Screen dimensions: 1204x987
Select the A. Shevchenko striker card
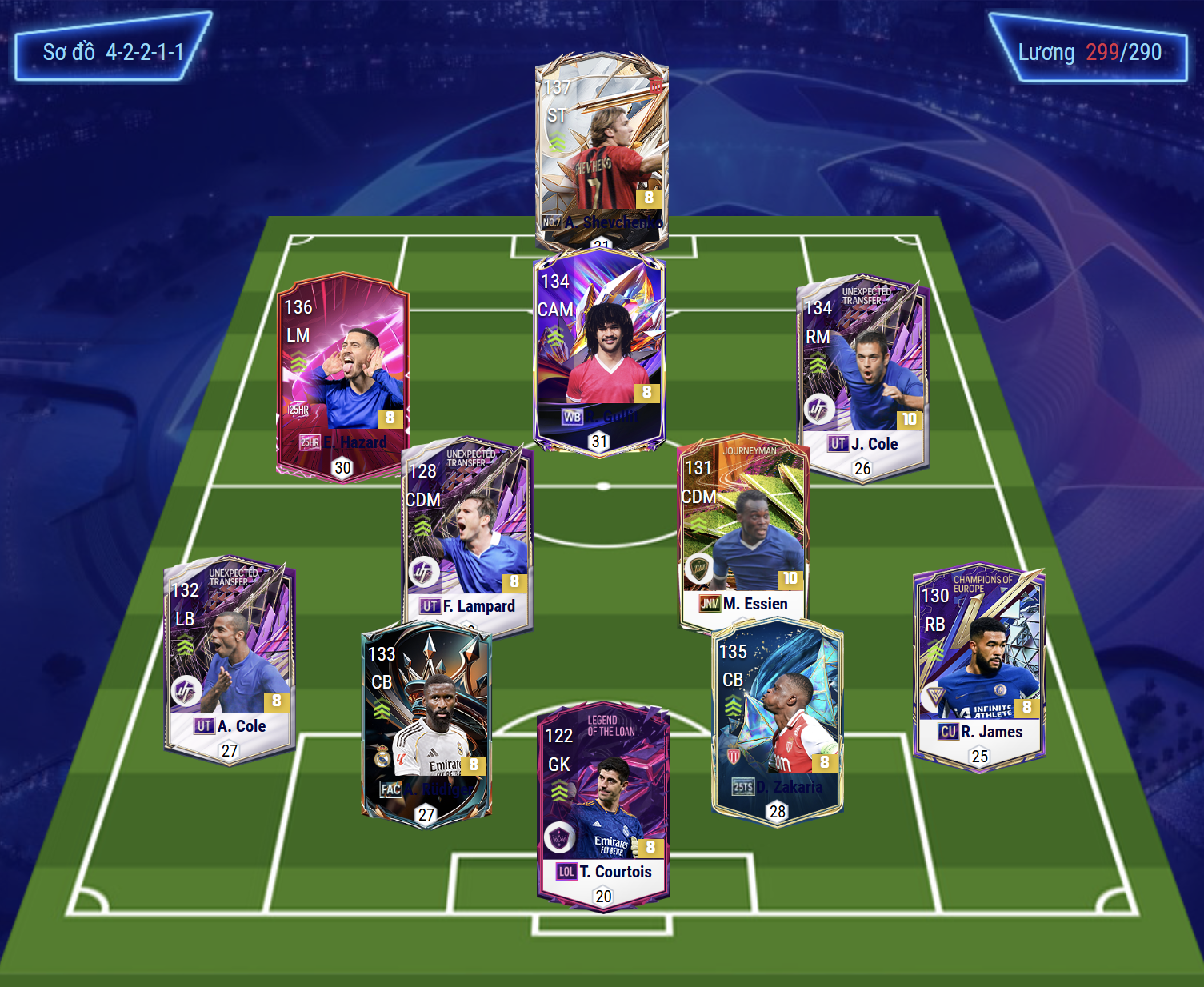click(602, 148)
